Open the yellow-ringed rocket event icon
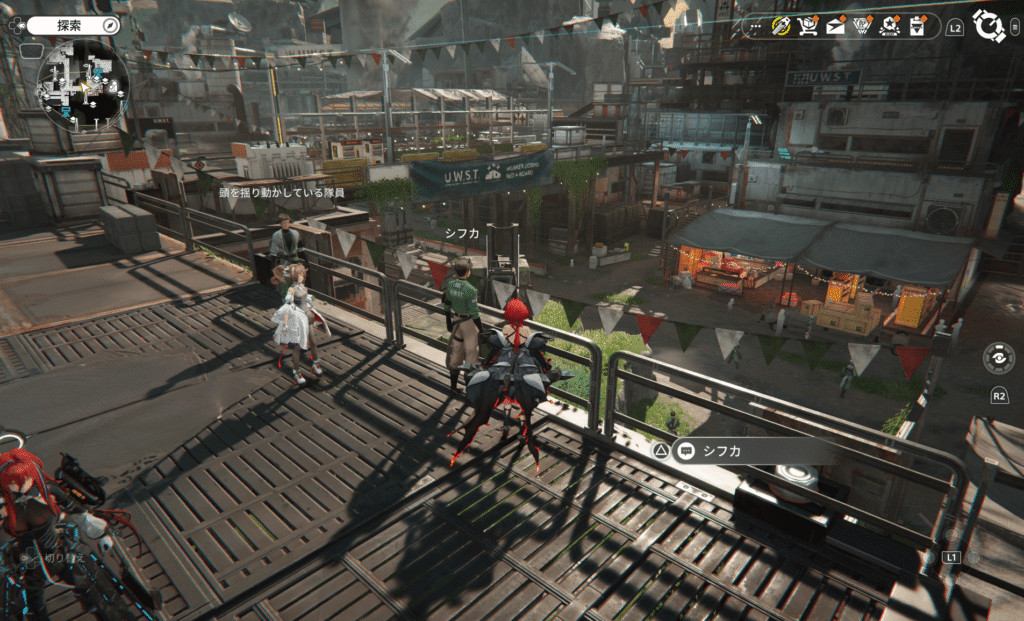Viewport: 1024px width, 621px height. coord(781,26)
